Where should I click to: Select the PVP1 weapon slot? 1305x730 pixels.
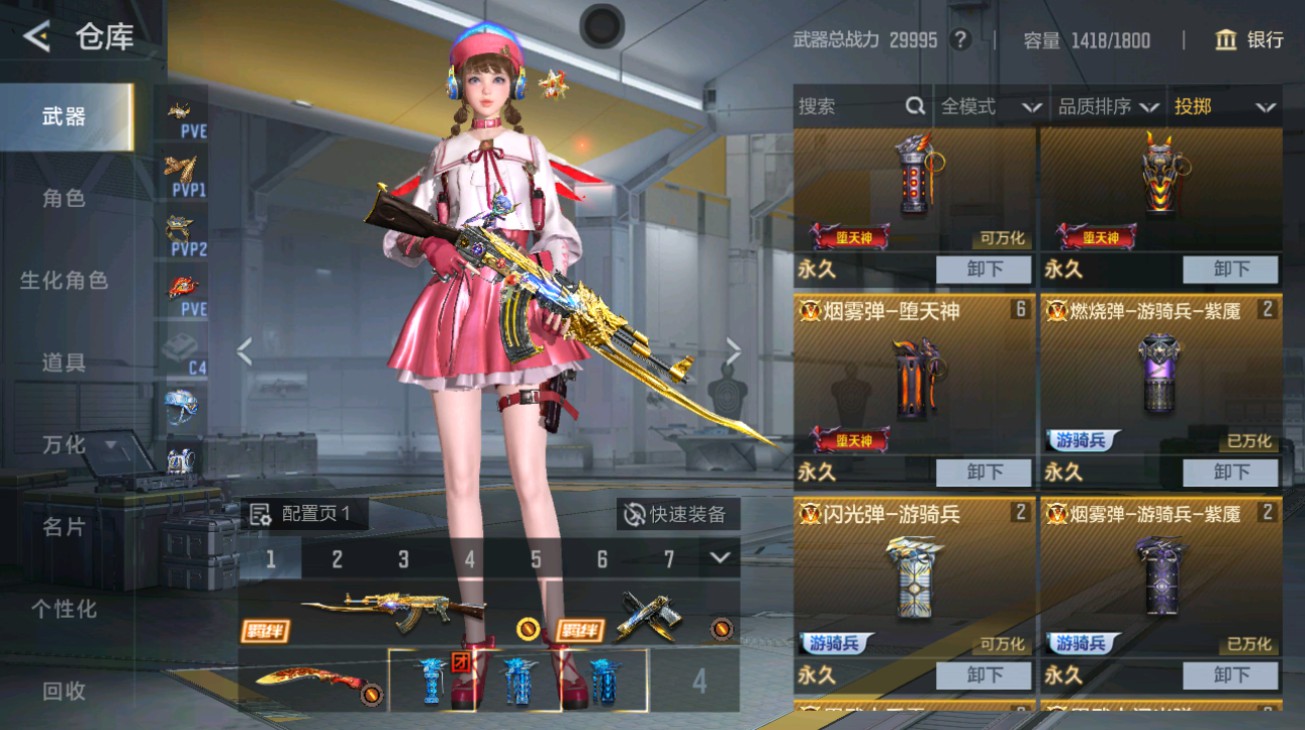point(181,178)
